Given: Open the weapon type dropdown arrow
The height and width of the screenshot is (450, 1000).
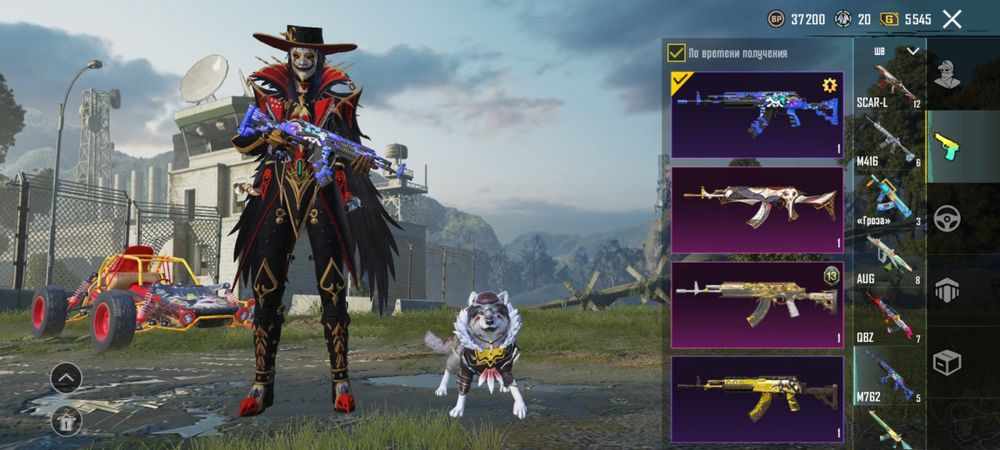Looking at the screenshot, I should pos(912,51).
